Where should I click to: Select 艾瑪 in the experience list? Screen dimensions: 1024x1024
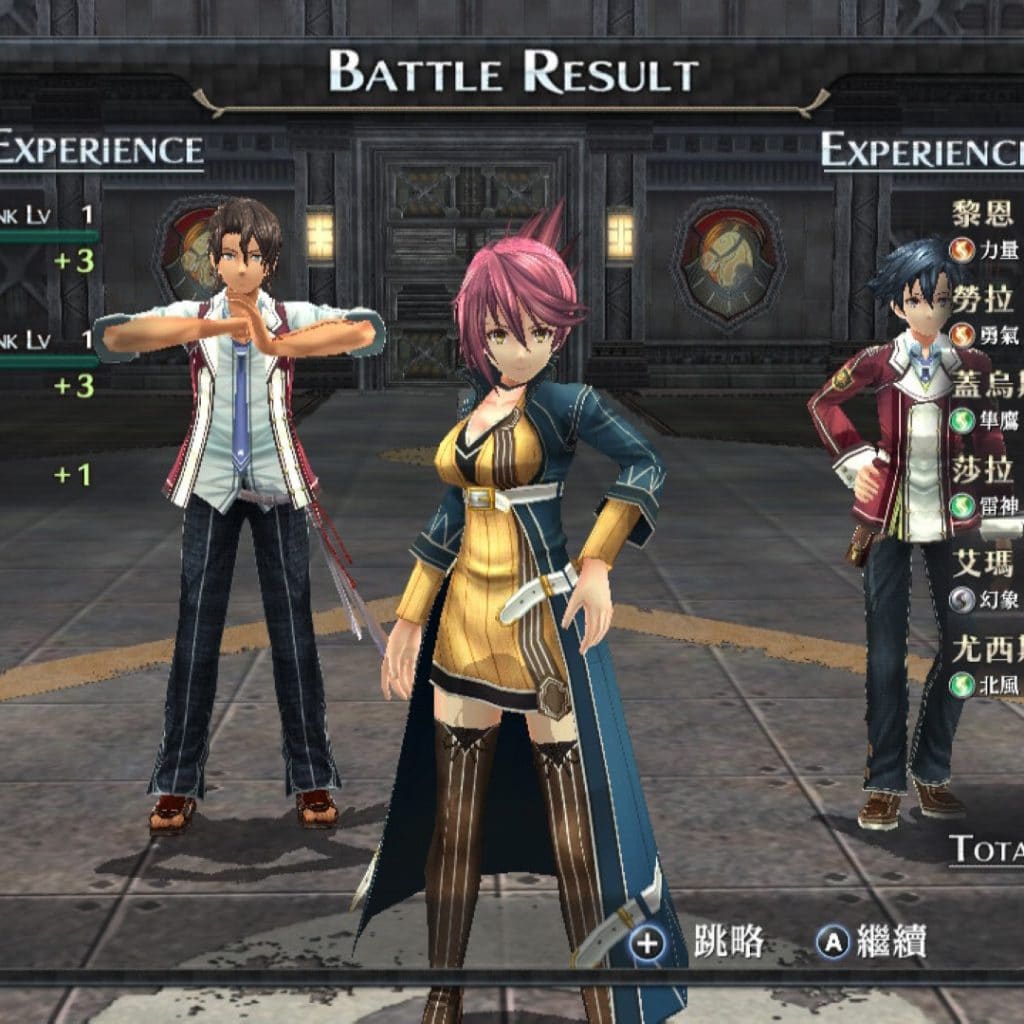pyautogui.click(x=983, y=563)
